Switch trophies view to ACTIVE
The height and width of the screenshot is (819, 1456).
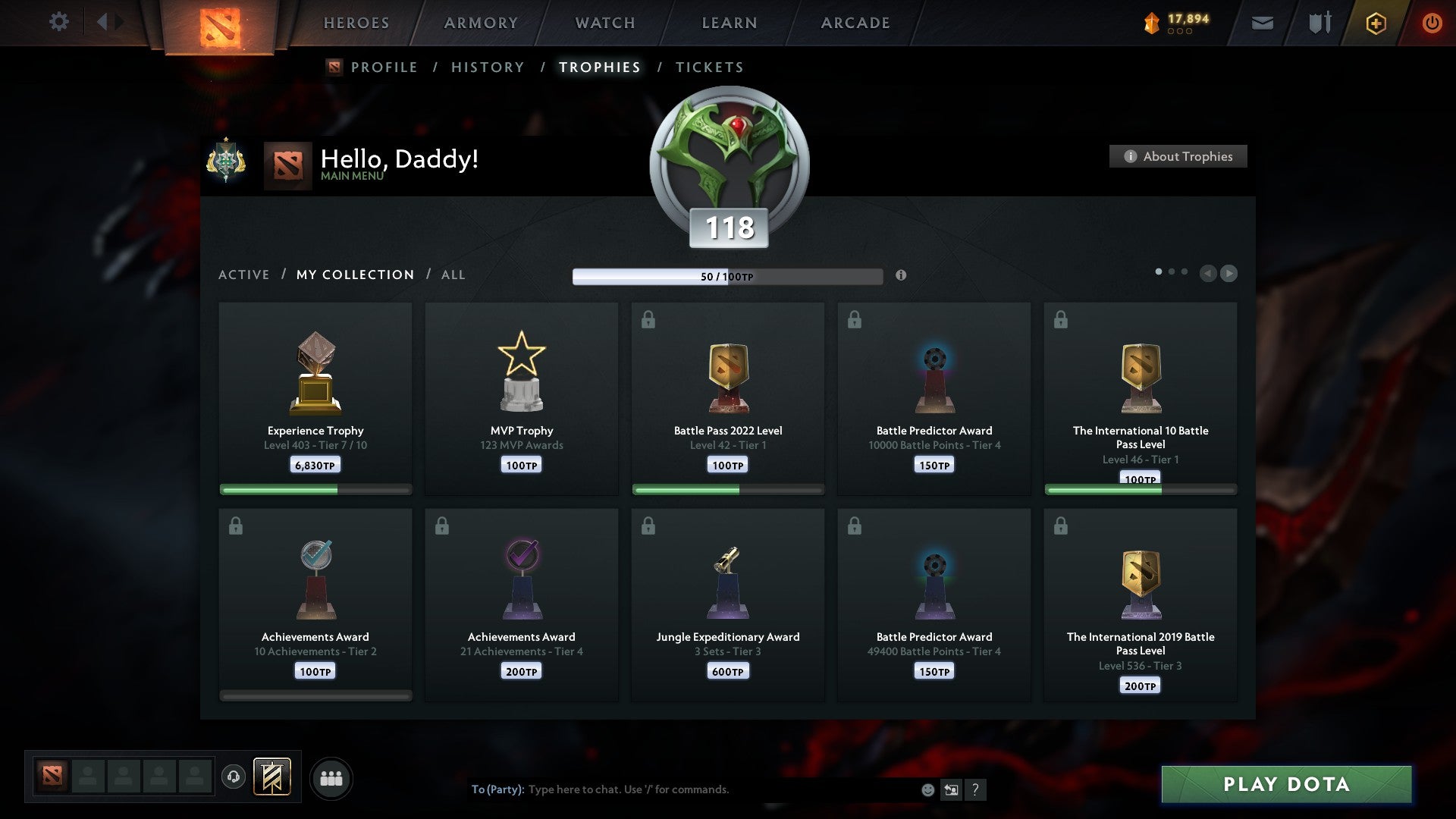[244, 275]
